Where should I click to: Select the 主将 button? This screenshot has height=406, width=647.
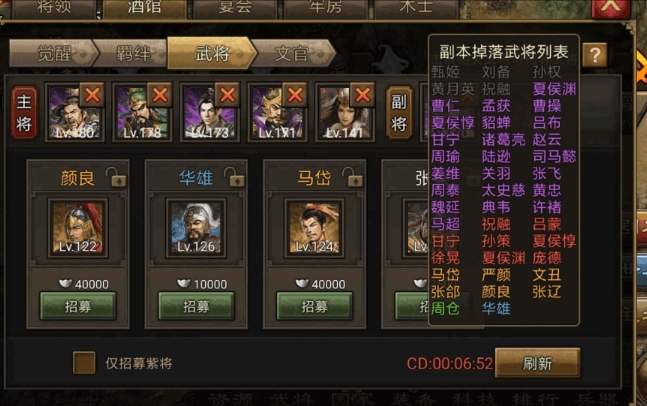pyautogui.click(x=25, y=112)
